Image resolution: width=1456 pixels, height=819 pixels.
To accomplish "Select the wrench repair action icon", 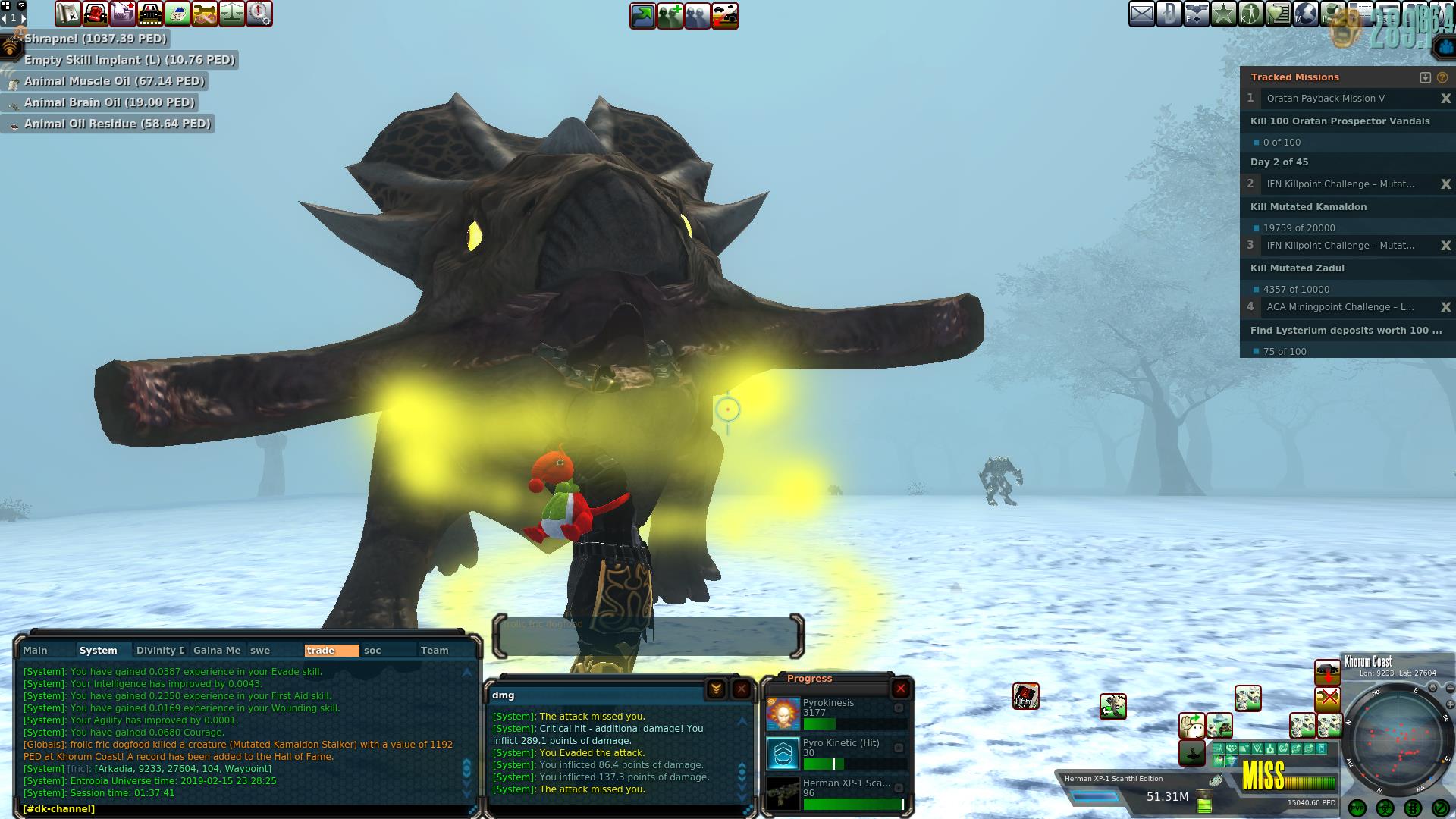I will tap(205, 14).
